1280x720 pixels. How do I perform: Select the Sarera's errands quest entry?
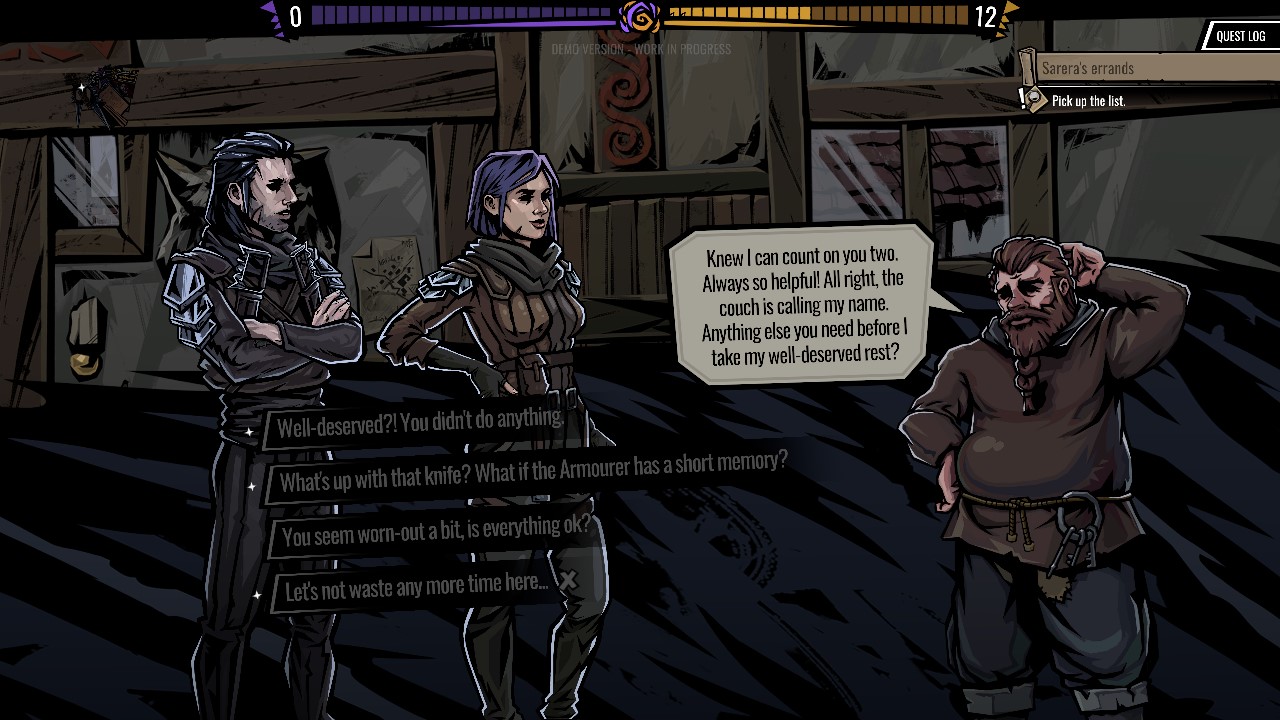[x=1110, y=68]
